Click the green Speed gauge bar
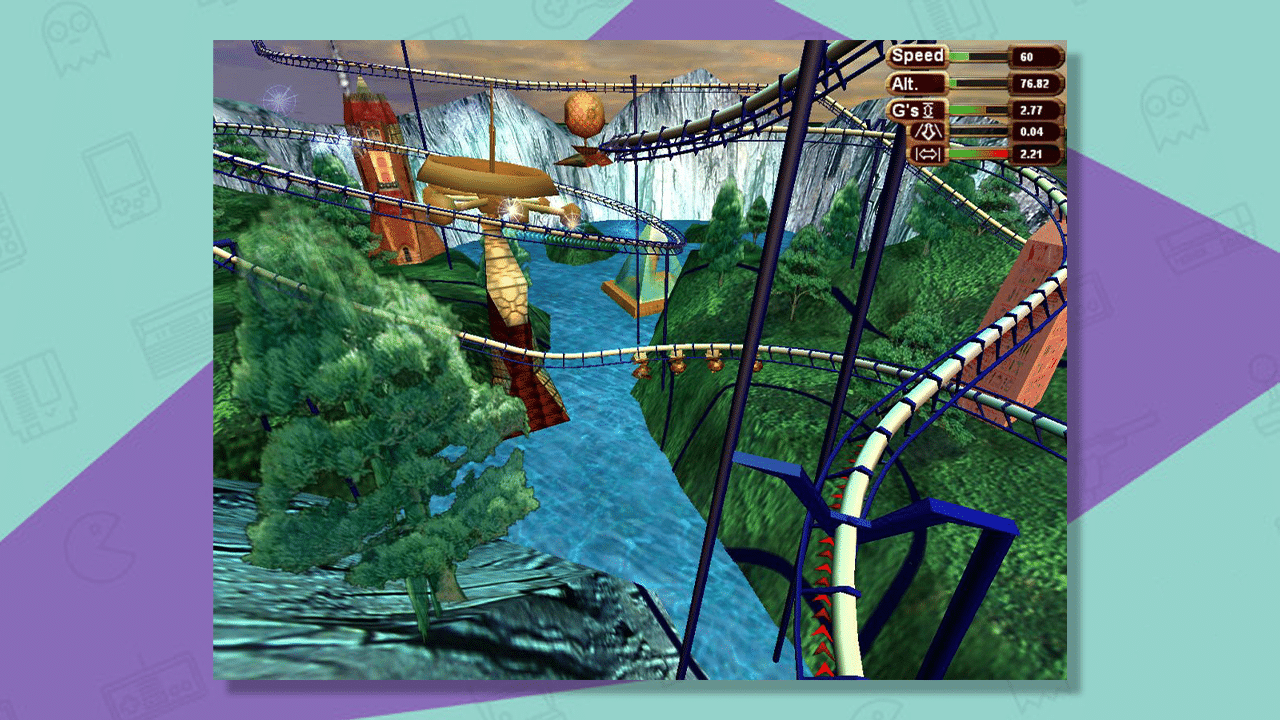Image resolution: width=1280 pixels, height=720 pixels. 958,55
